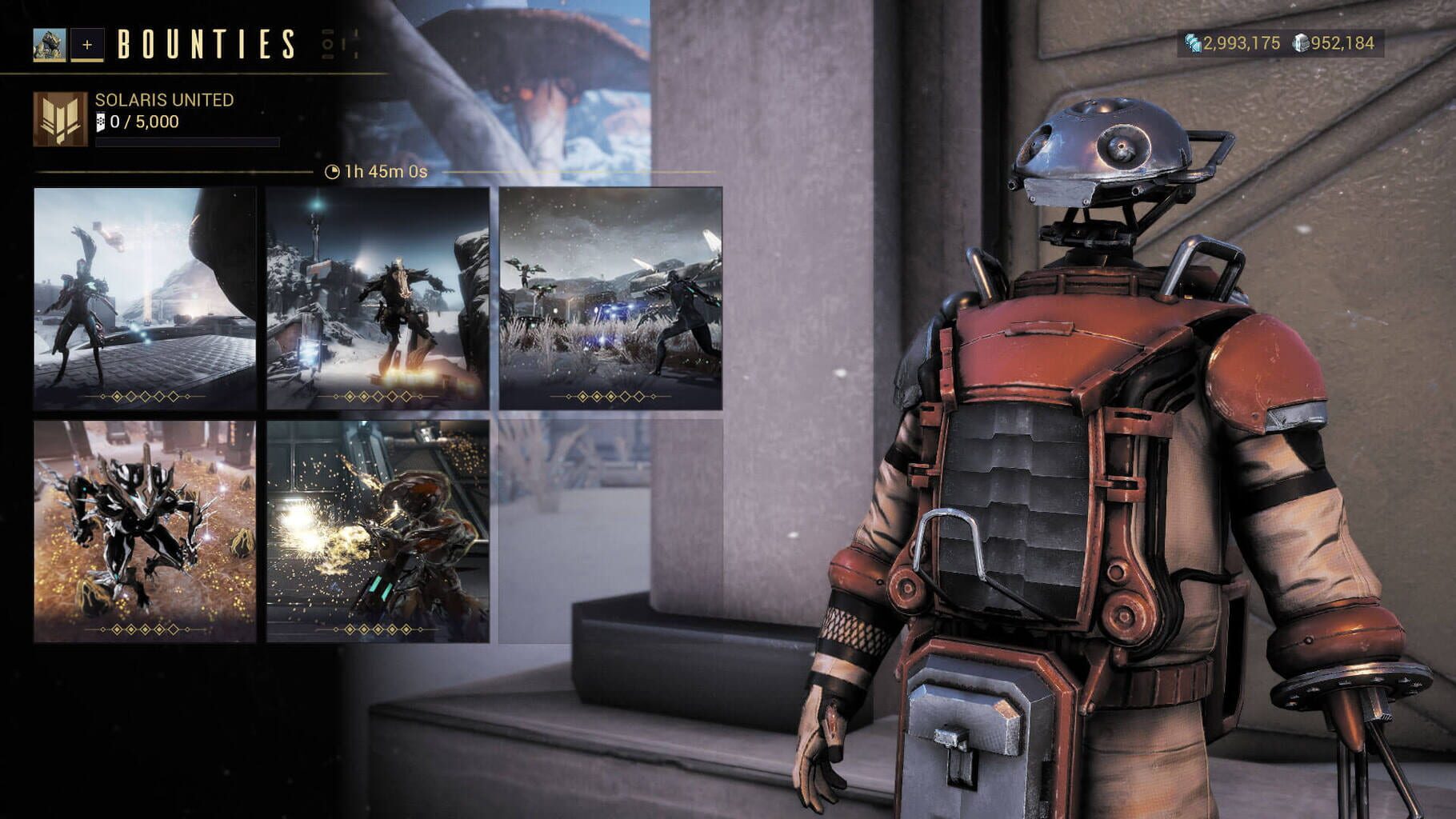Viewport: 1456px width, 819px height.
Task: Open the black warframe bounty thumbnail
Action: coord(145,528)
